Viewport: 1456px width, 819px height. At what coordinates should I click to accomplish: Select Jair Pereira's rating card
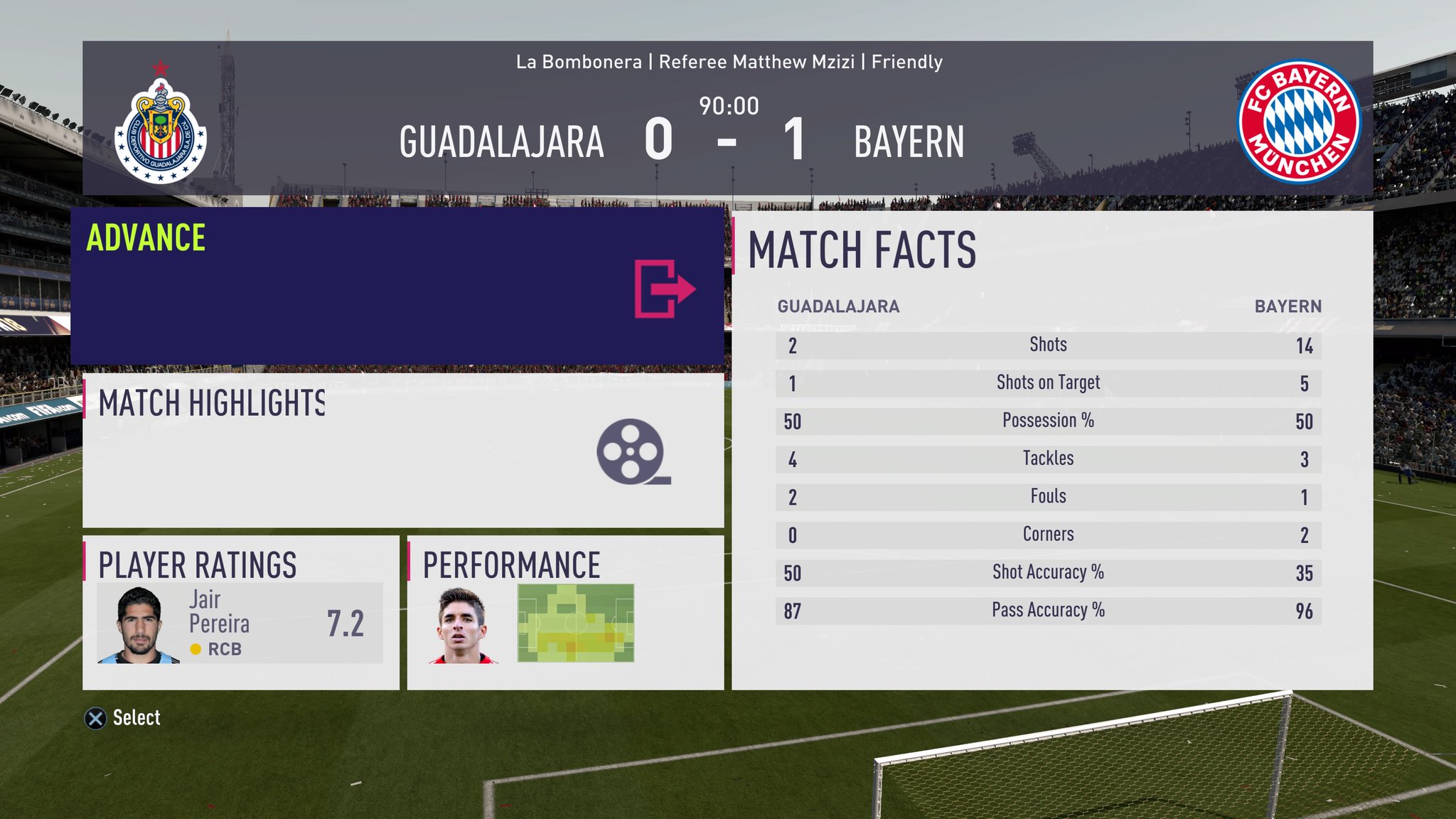(240, 623)
